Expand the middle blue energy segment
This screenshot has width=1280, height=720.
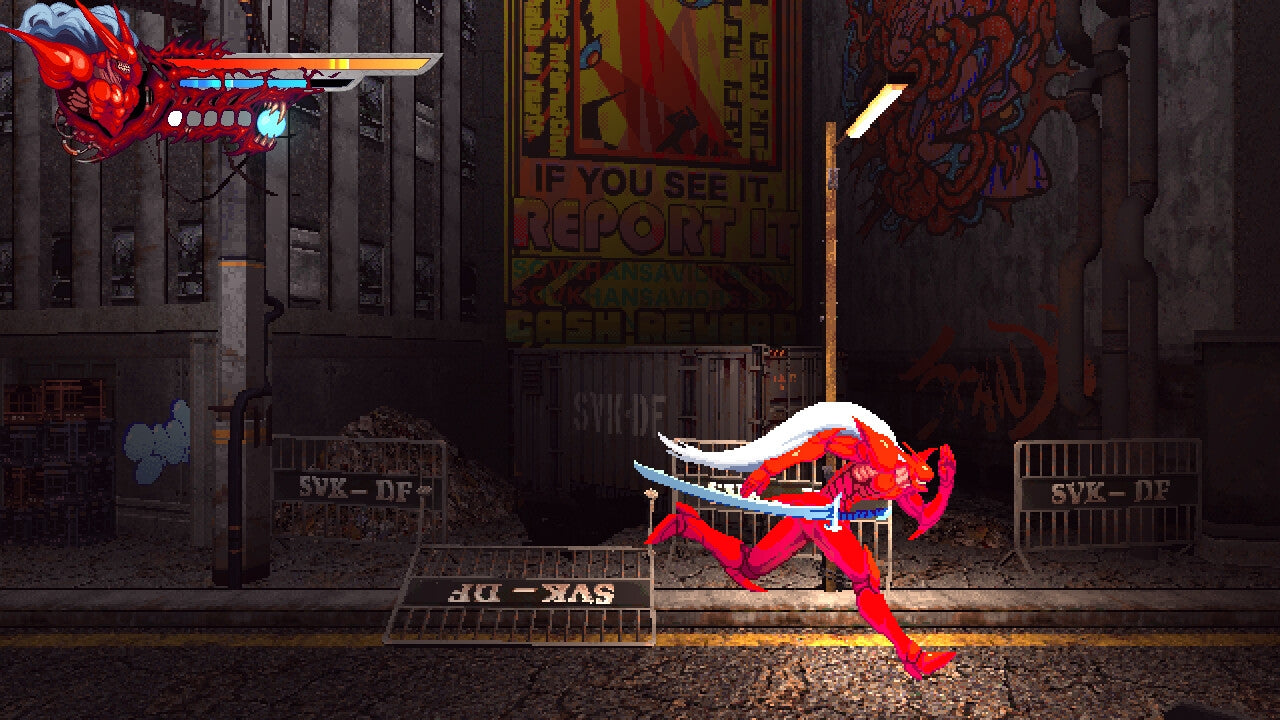(x=243, y=82)
